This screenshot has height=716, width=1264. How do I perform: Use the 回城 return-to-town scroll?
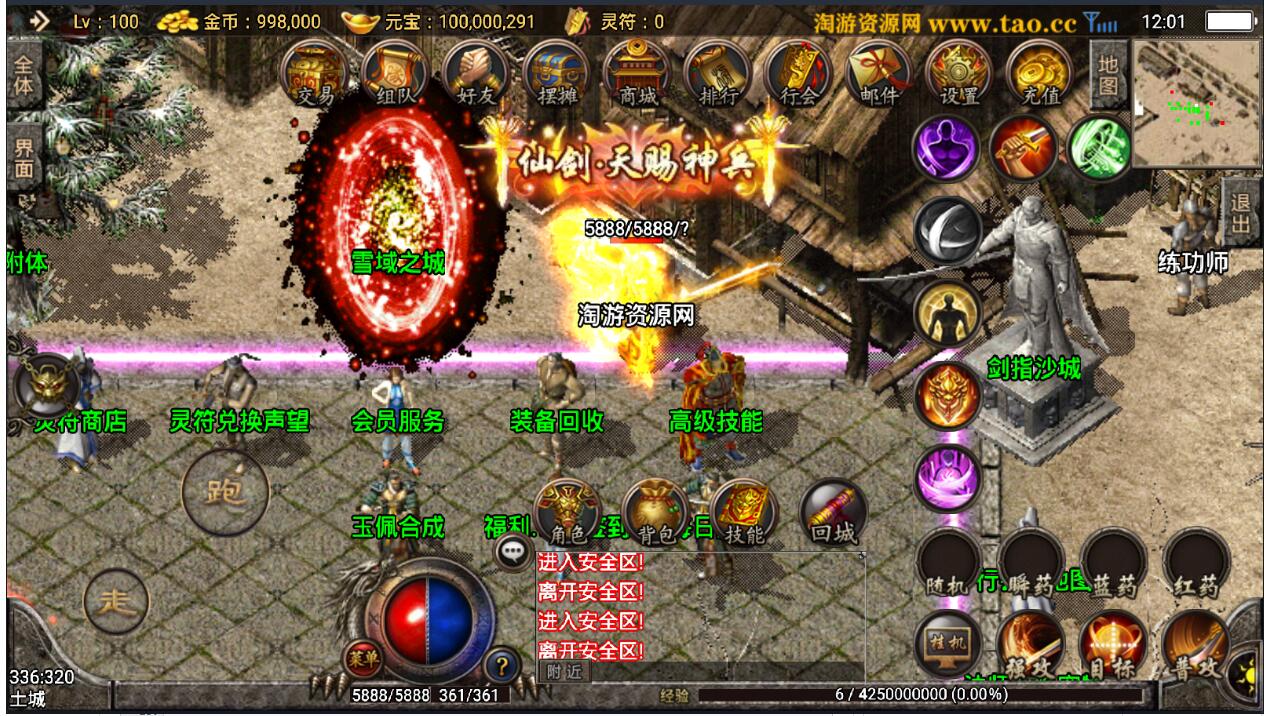point(833,514)
